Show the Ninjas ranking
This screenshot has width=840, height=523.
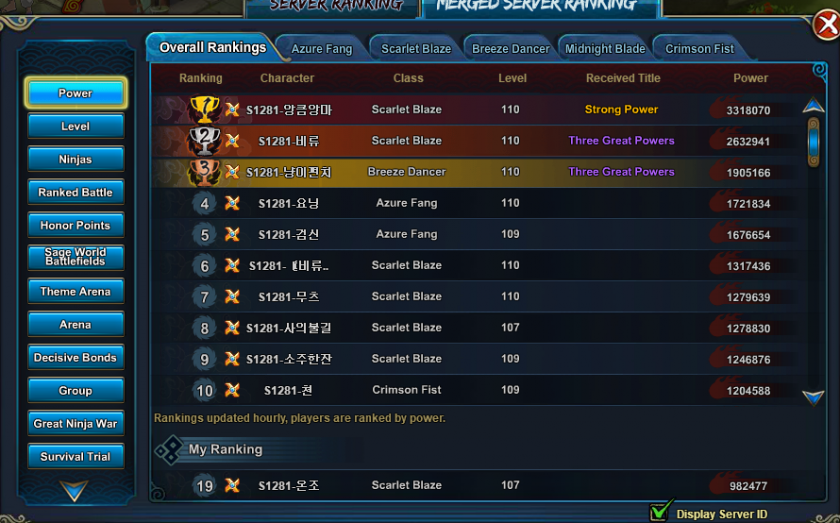click(75, 159)
